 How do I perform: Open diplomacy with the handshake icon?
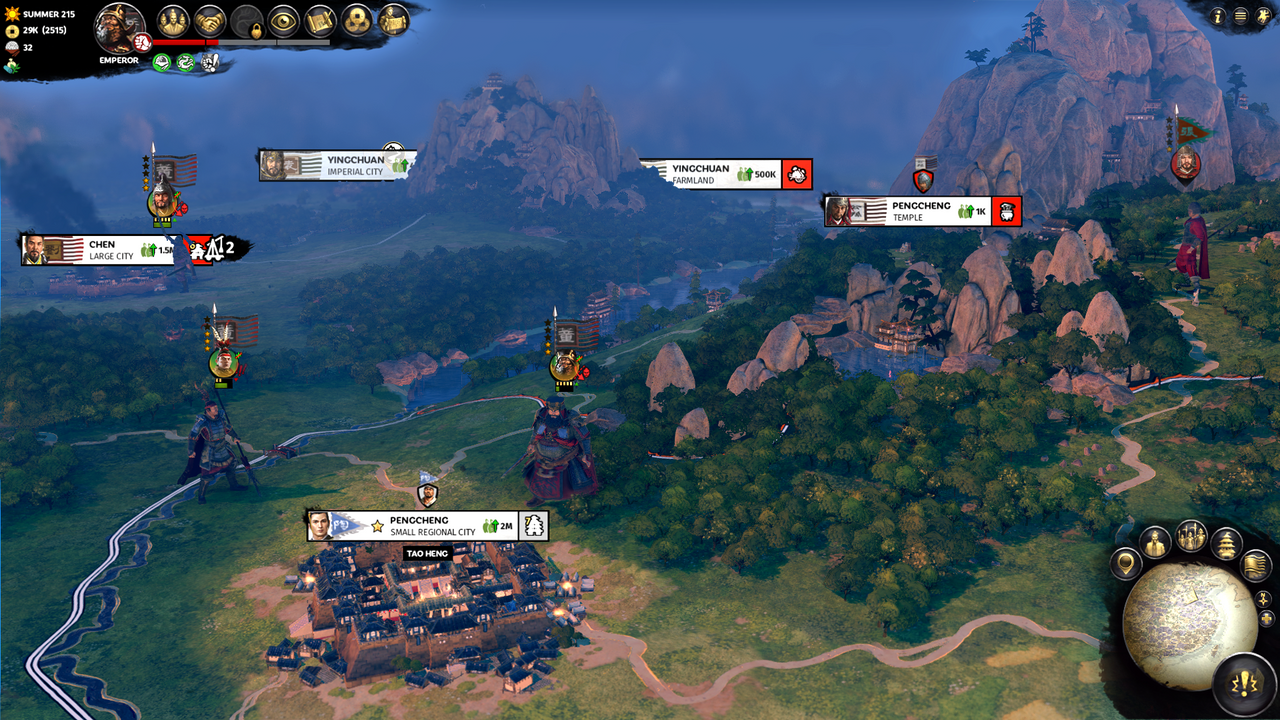[211, 20]
